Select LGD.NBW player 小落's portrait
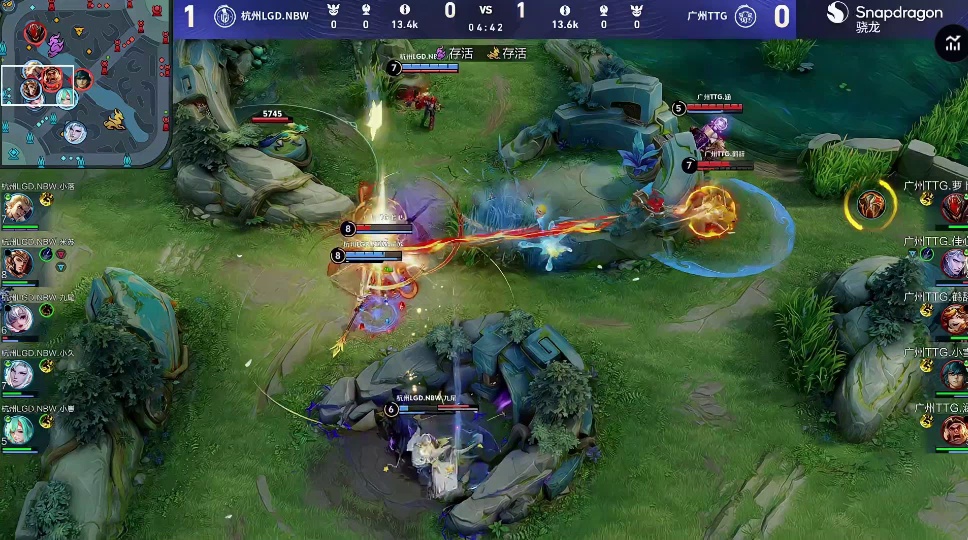 pos(18,208)
